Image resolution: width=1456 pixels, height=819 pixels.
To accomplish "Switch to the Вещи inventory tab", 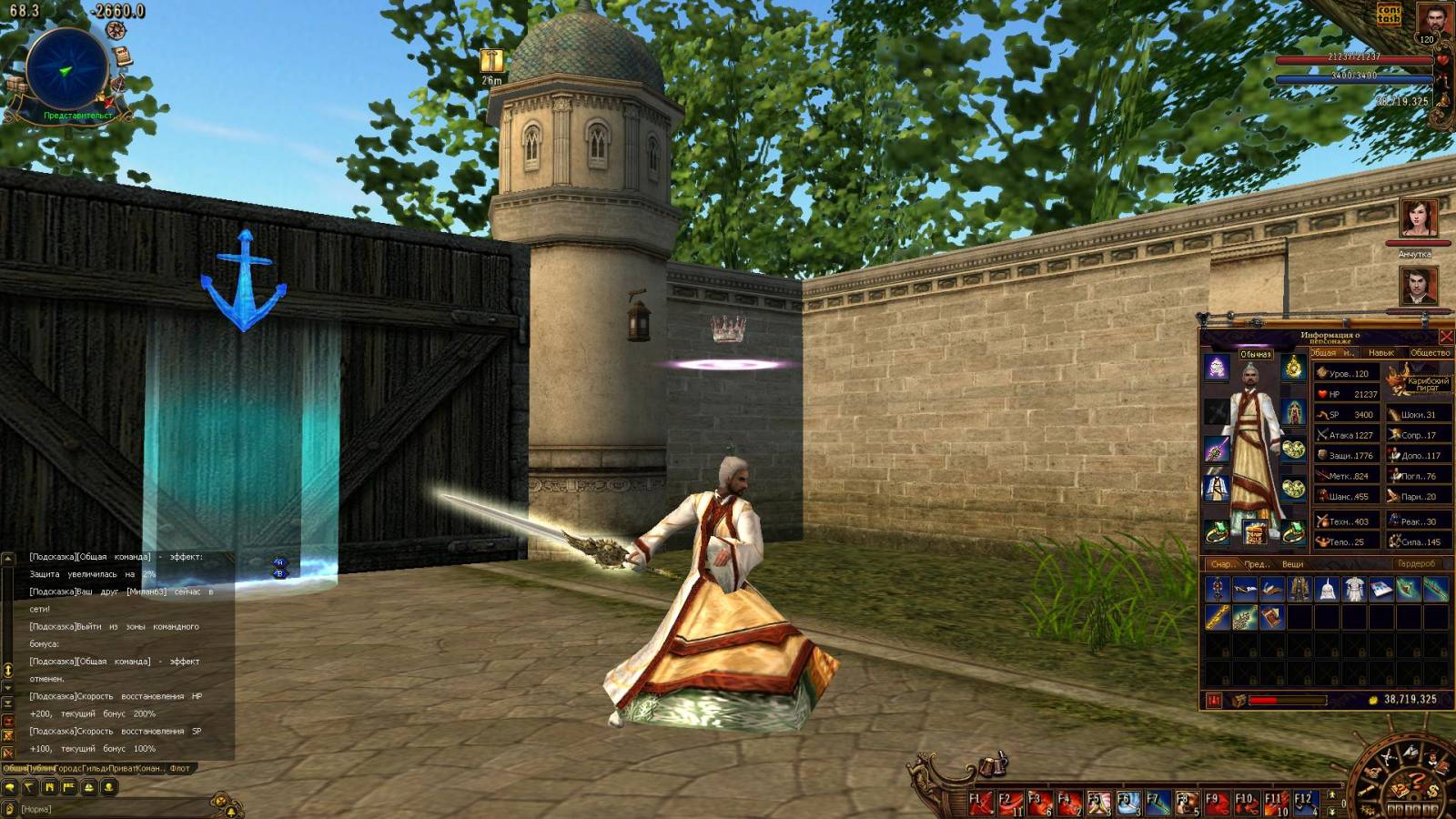I will coord(1292,564).
